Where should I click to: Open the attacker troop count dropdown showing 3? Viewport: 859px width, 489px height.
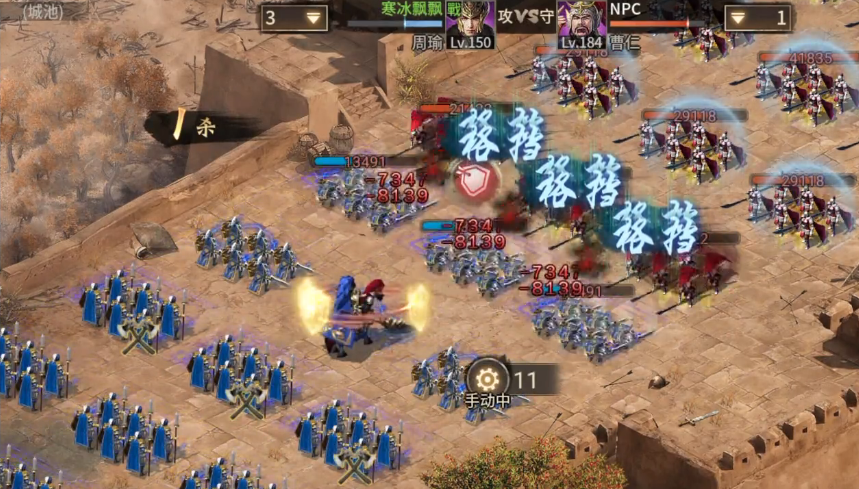point(295,18)
